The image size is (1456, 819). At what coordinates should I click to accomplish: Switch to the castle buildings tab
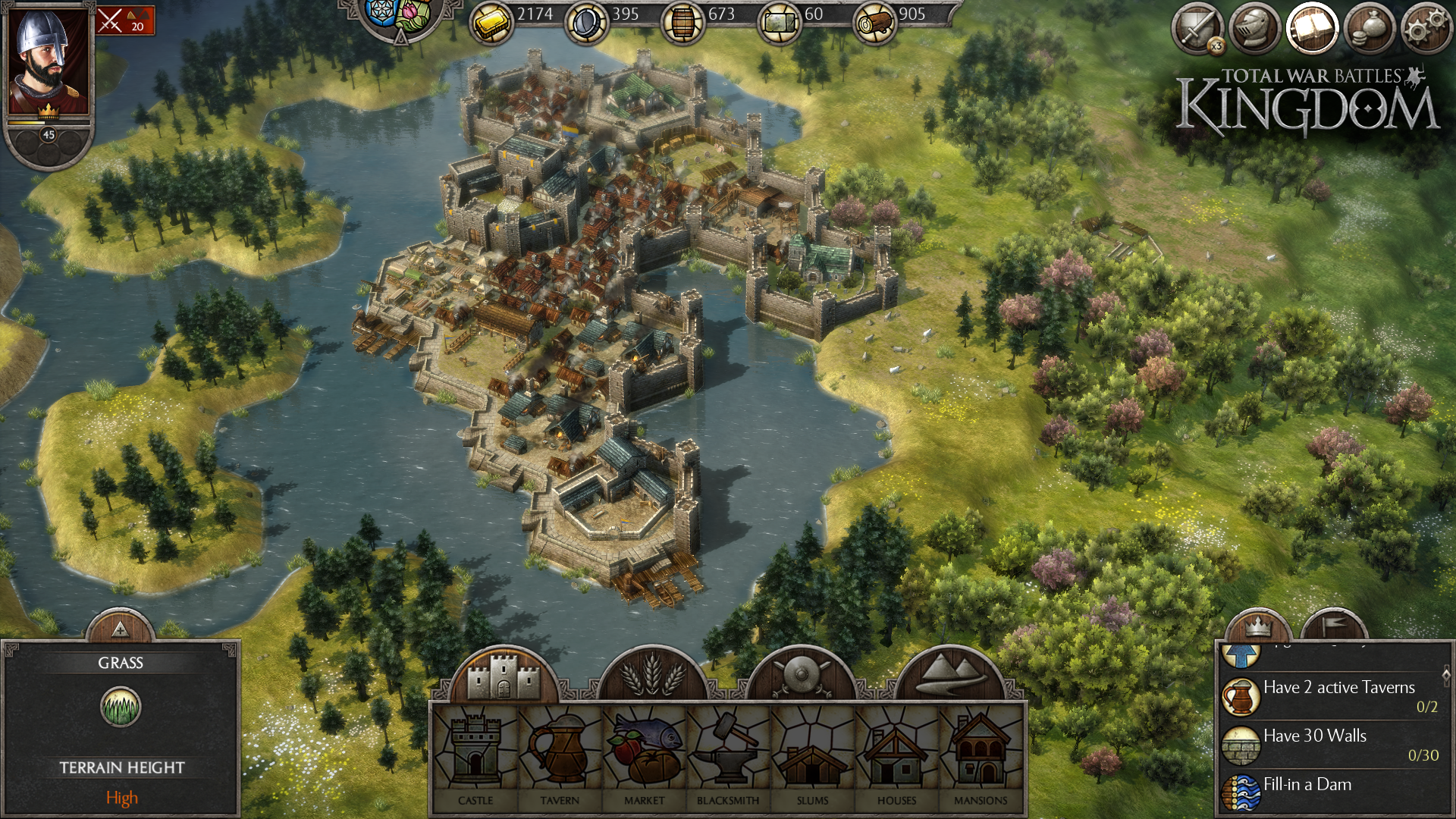click(504, 675)
